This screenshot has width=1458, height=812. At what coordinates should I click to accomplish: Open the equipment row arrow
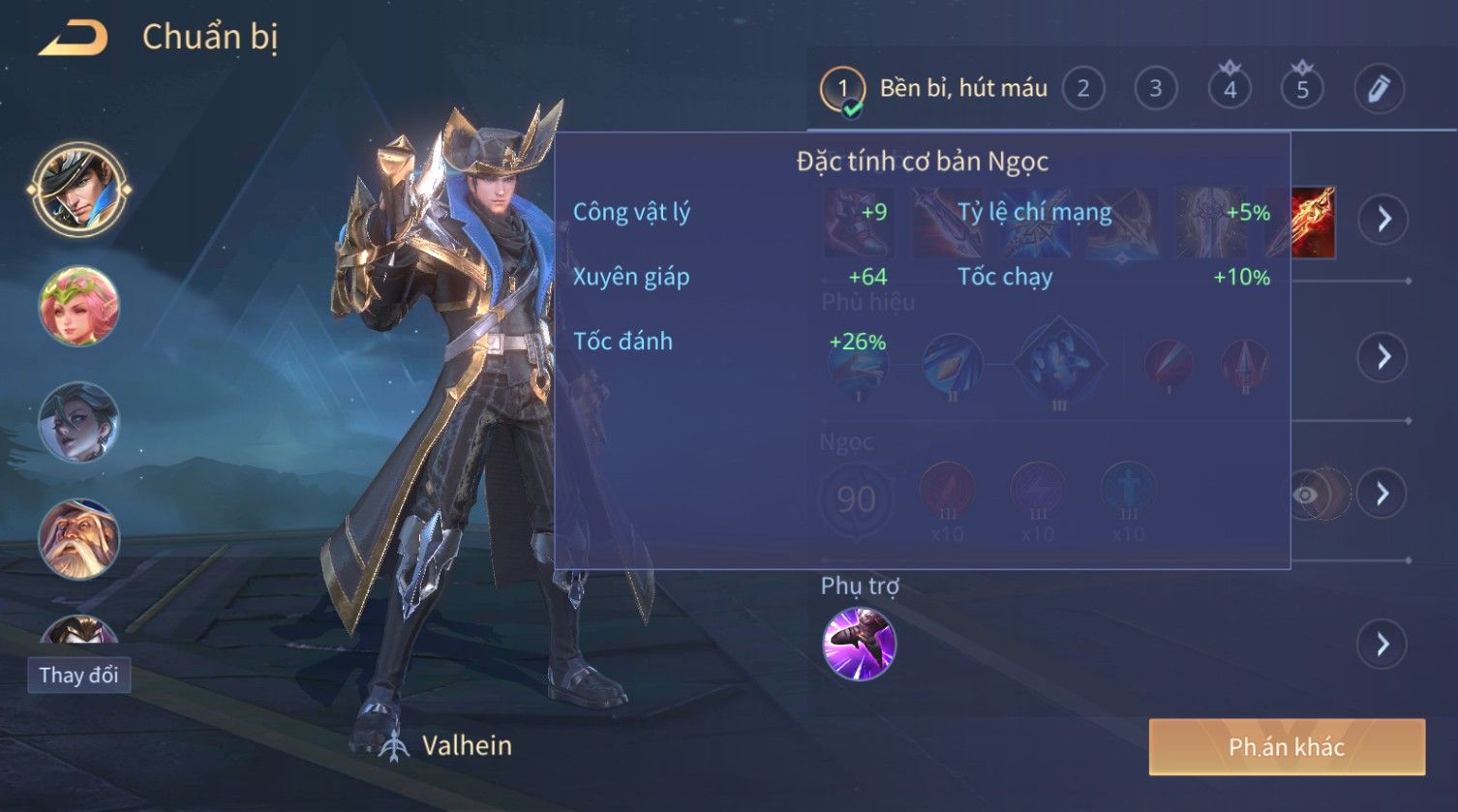point(1383,220)
